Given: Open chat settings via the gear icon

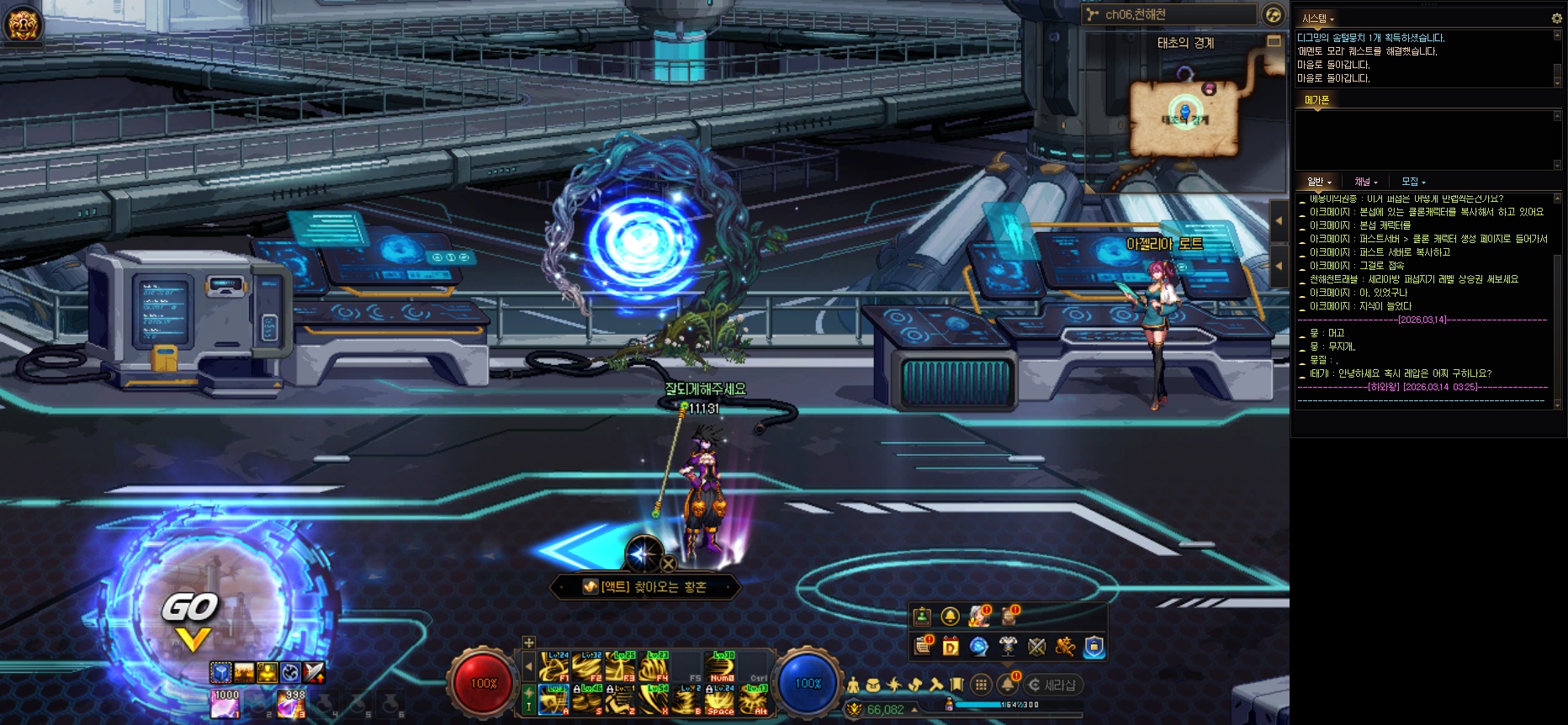Looking at the screenshot, I should [1556, 18].
